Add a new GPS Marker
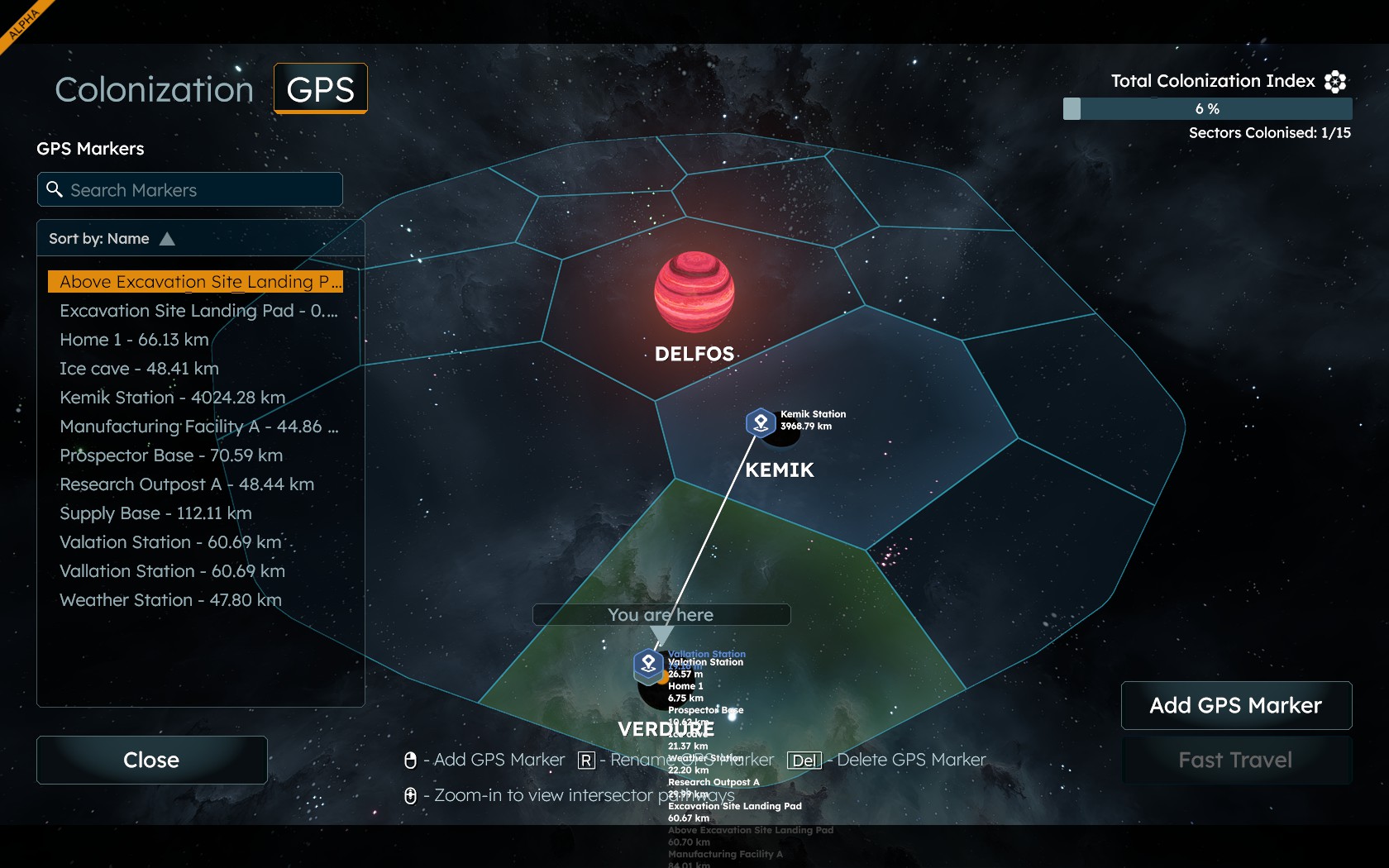The height and width of the screenshot is (868, 1389). point(1236,705)
